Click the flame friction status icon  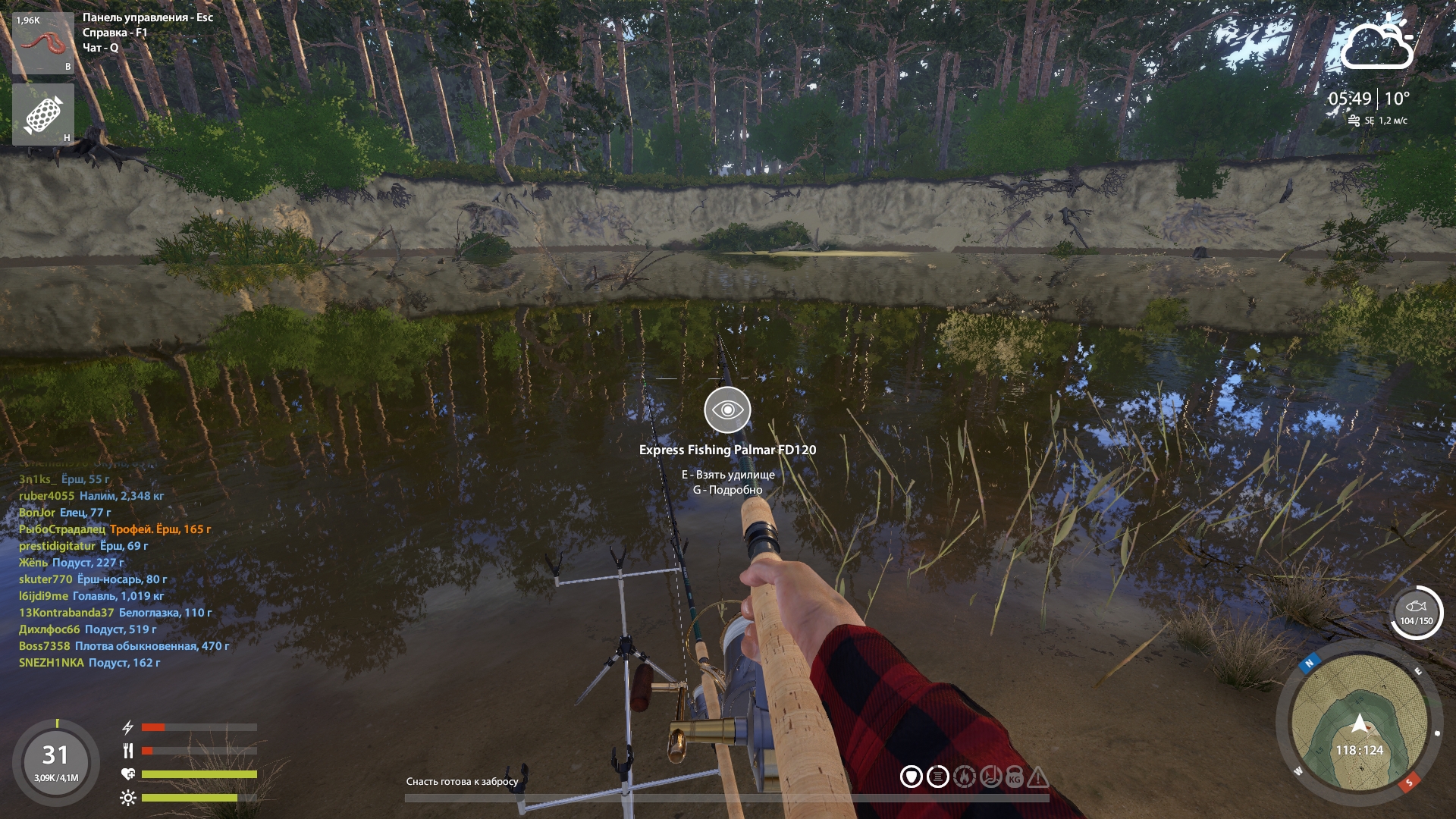(x=964, y=777)
